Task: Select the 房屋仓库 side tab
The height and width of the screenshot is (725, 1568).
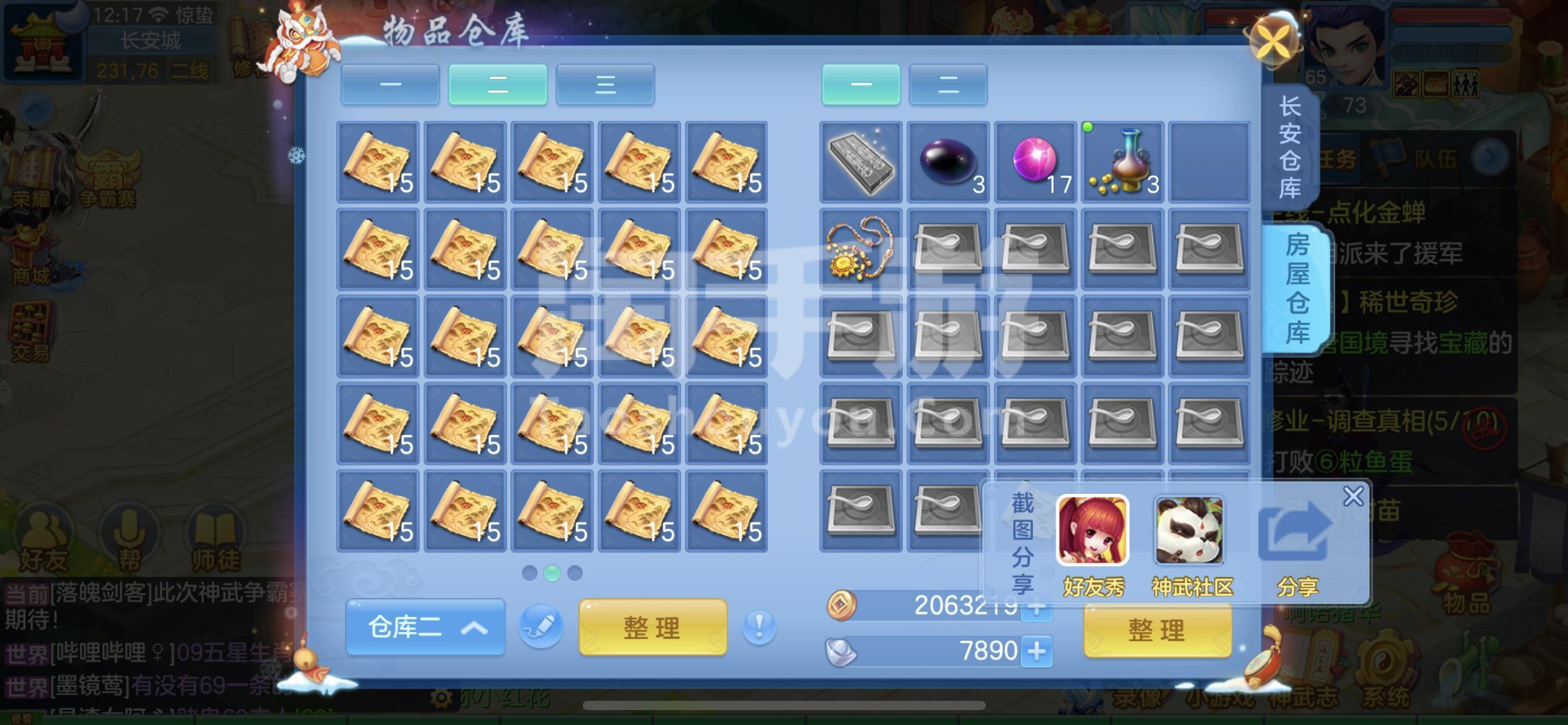Action: pyautogui.click(x=1297, y=289)
